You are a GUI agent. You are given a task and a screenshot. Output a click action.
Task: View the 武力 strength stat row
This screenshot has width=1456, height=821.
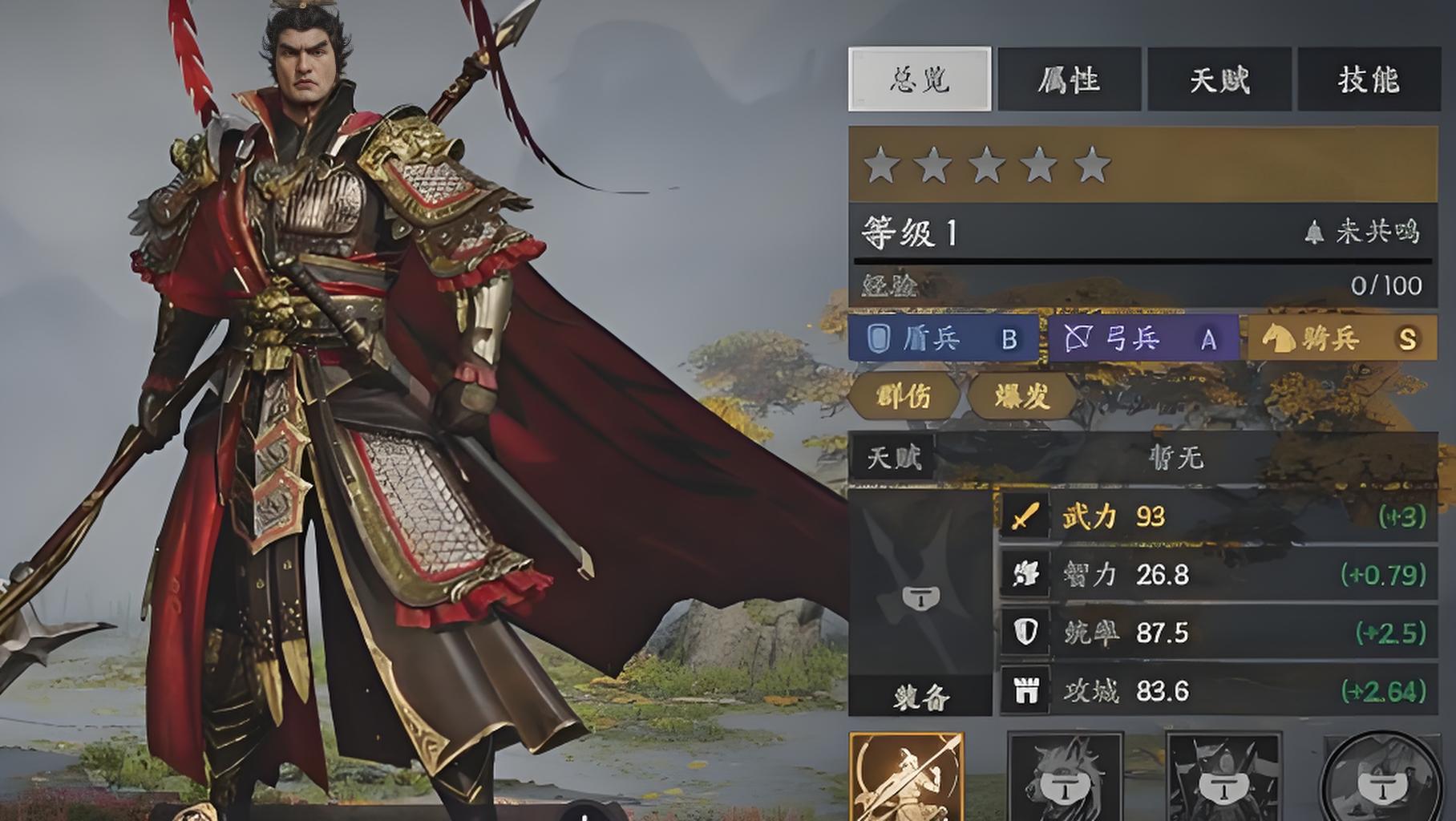1217,517
